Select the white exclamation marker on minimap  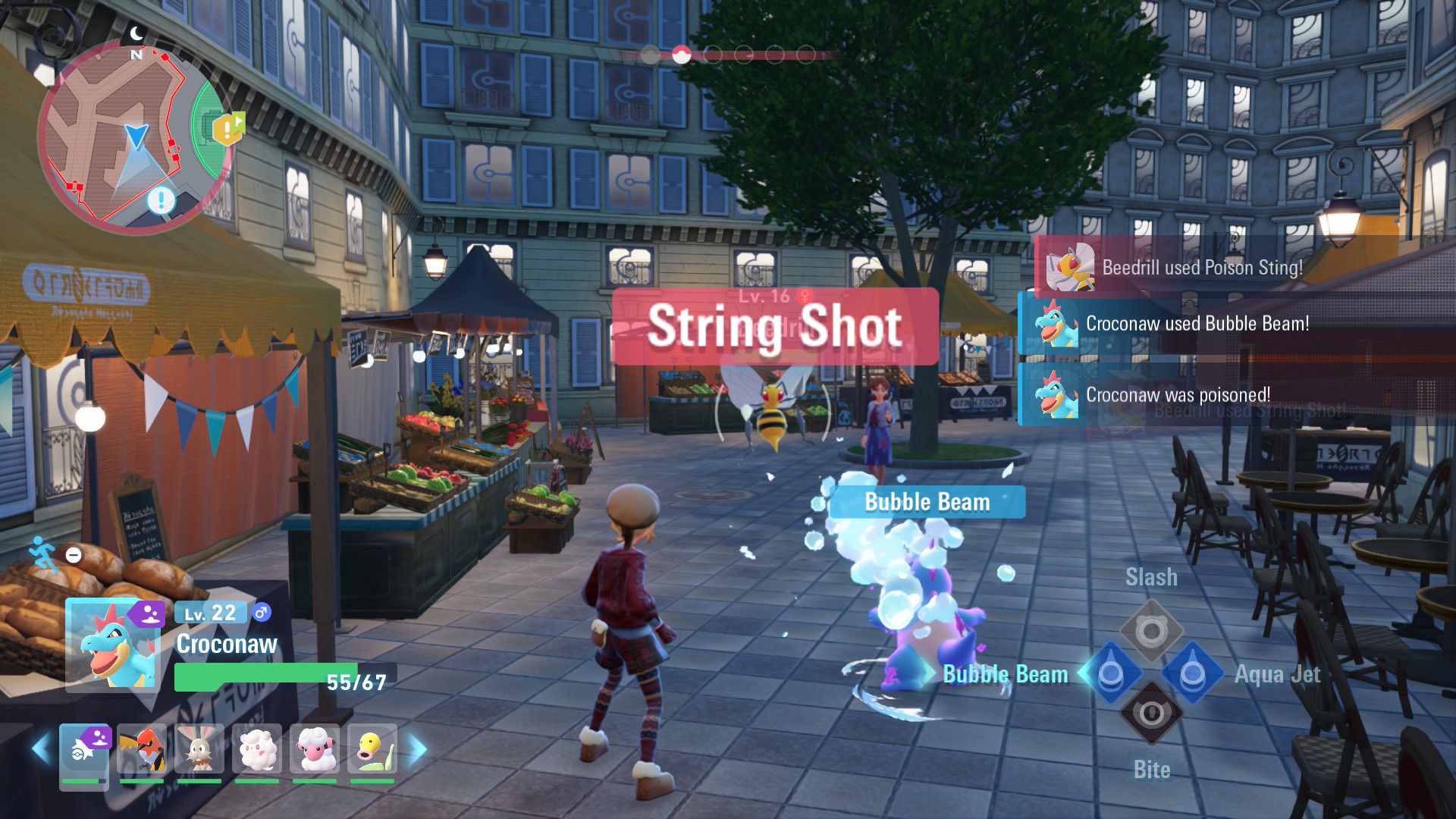click(161, 200)
